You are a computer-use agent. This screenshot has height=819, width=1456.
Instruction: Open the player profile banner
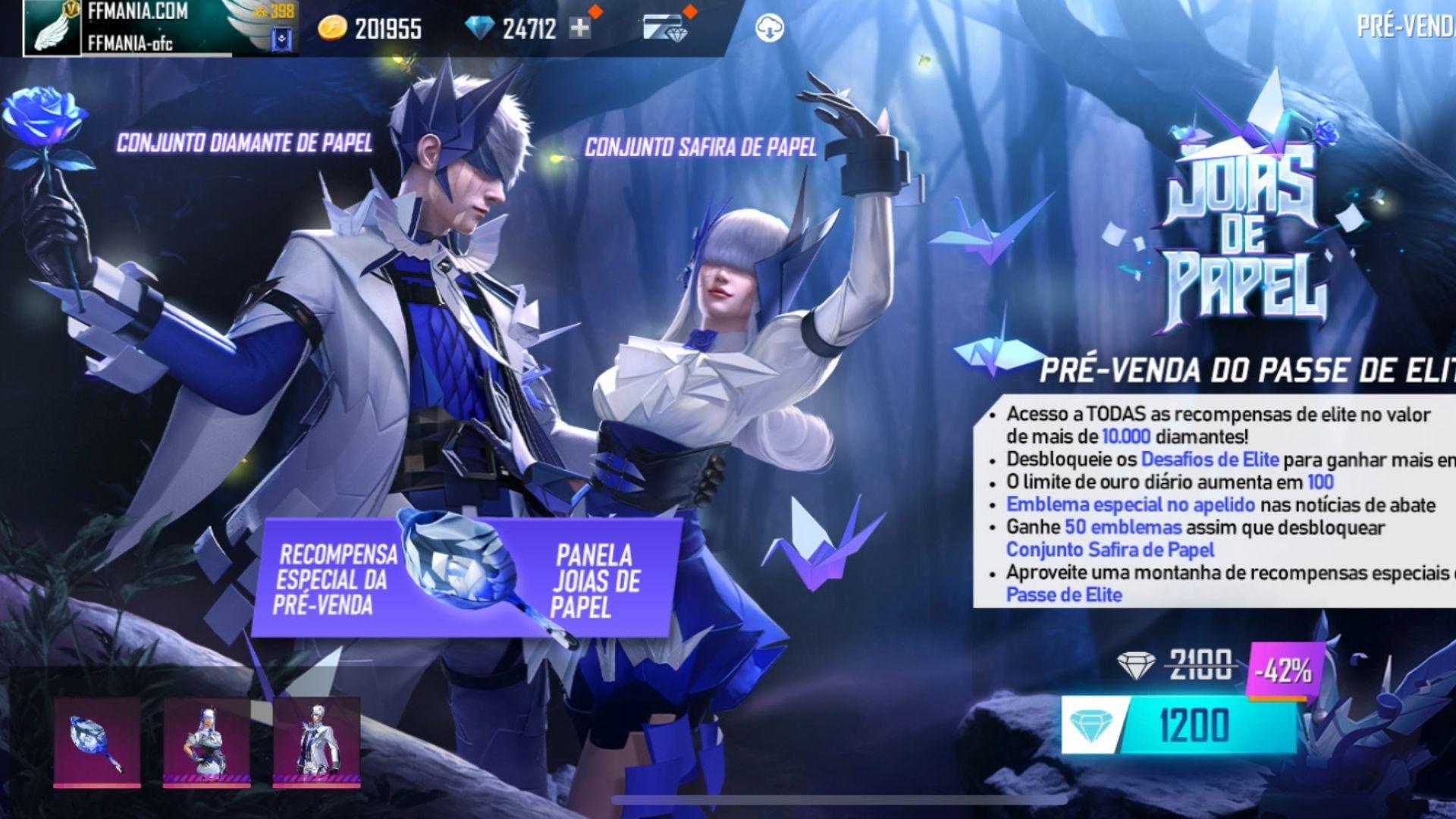159,29
